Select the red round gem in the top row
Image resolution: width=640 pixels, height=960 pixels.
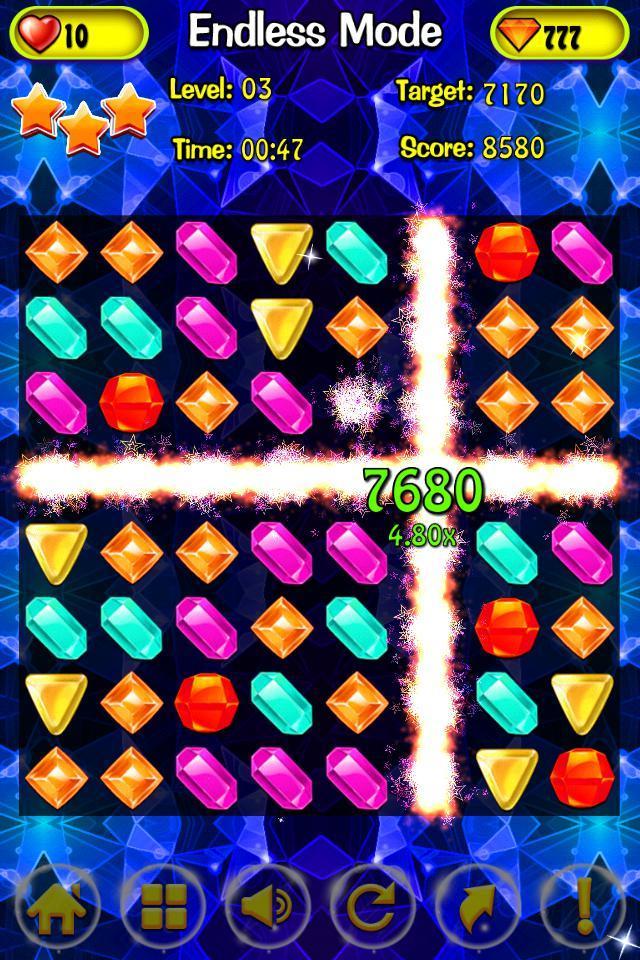coord(507,251)
